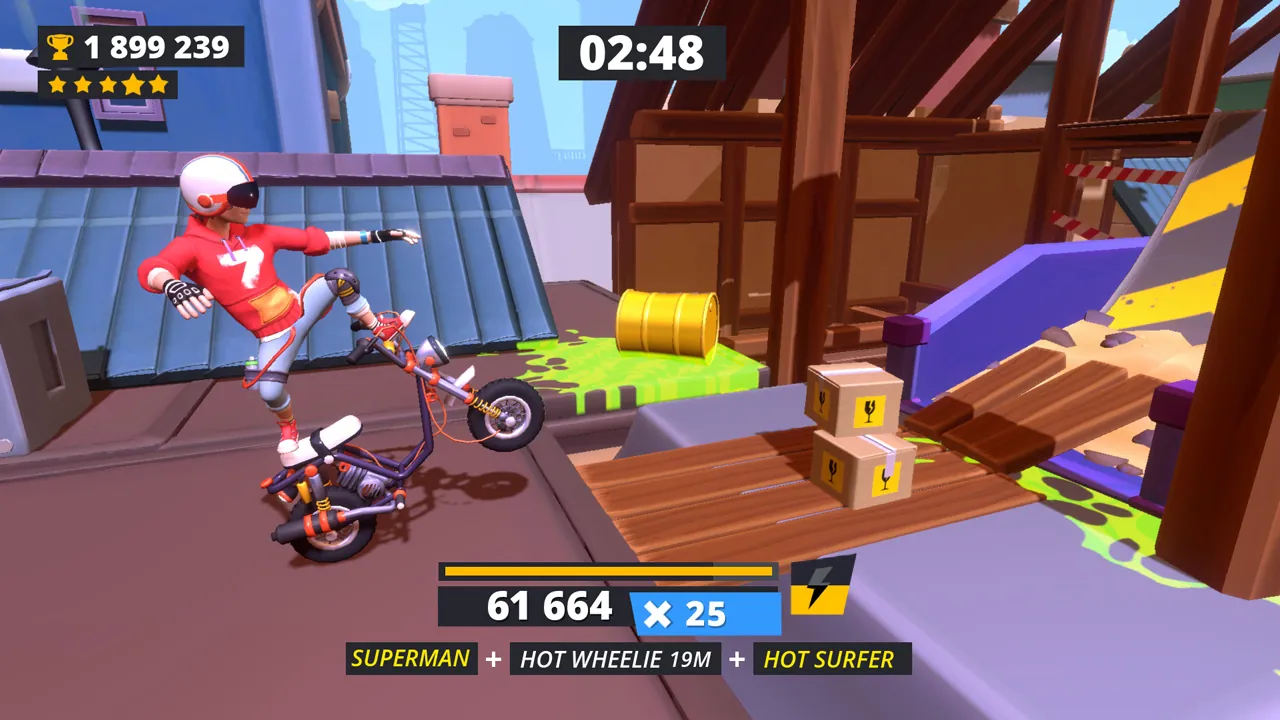Screen dimensions: 1280x720
Task: Select the HOT SURFER trick label
Action: tap(827, 659)
